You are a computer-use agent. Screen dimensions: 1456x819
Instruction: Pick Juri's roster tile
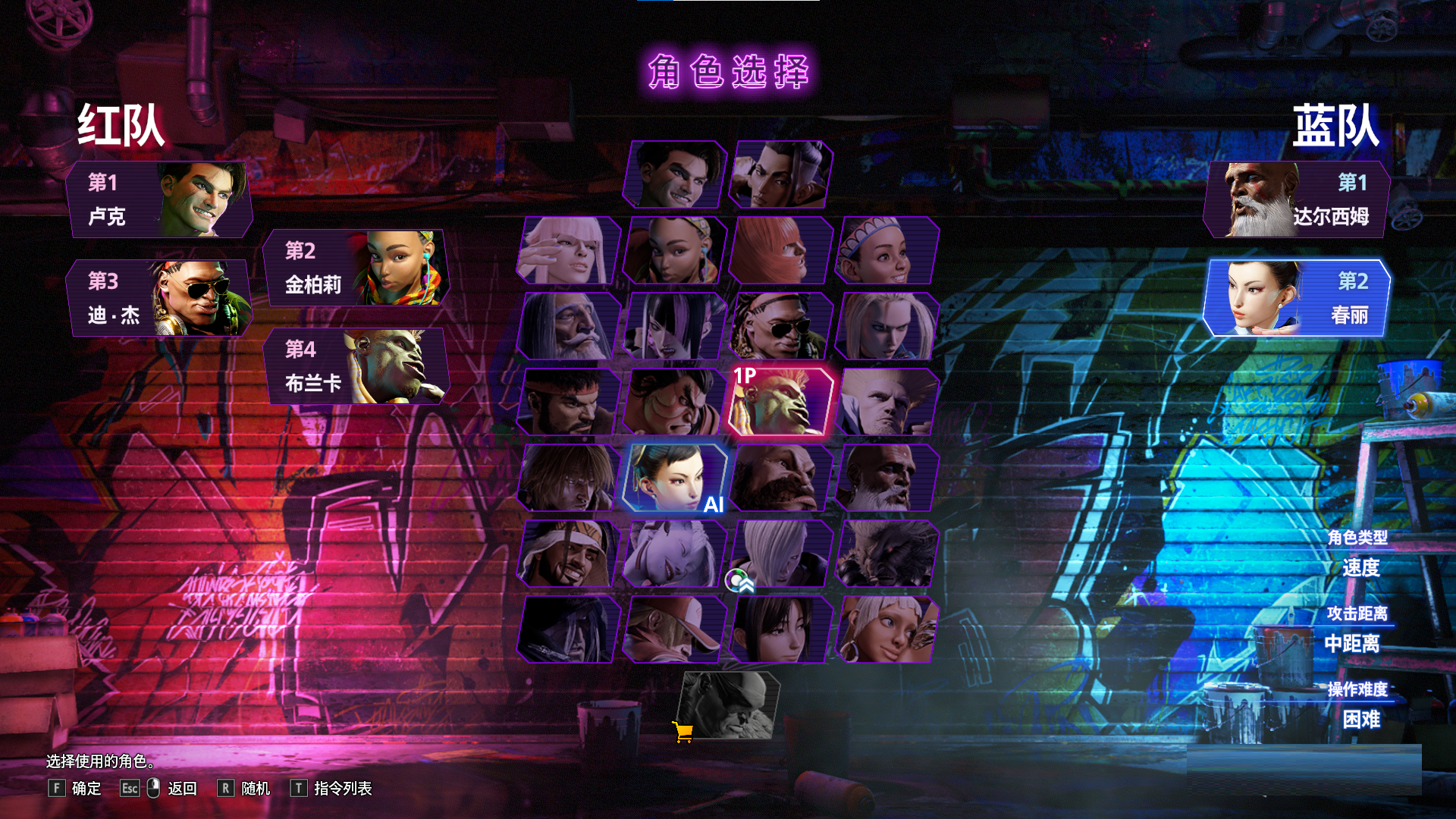tap(674, 326)
